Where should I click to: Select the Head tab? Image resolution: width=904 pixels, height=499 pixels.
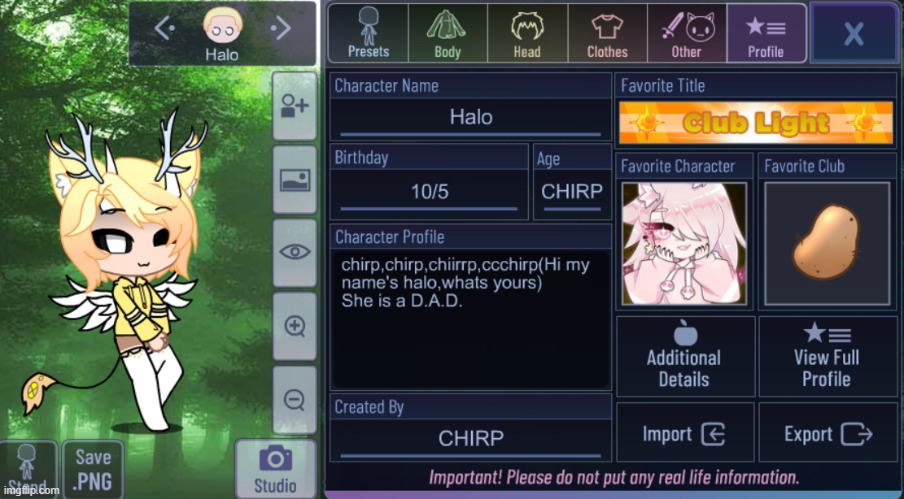527,34
